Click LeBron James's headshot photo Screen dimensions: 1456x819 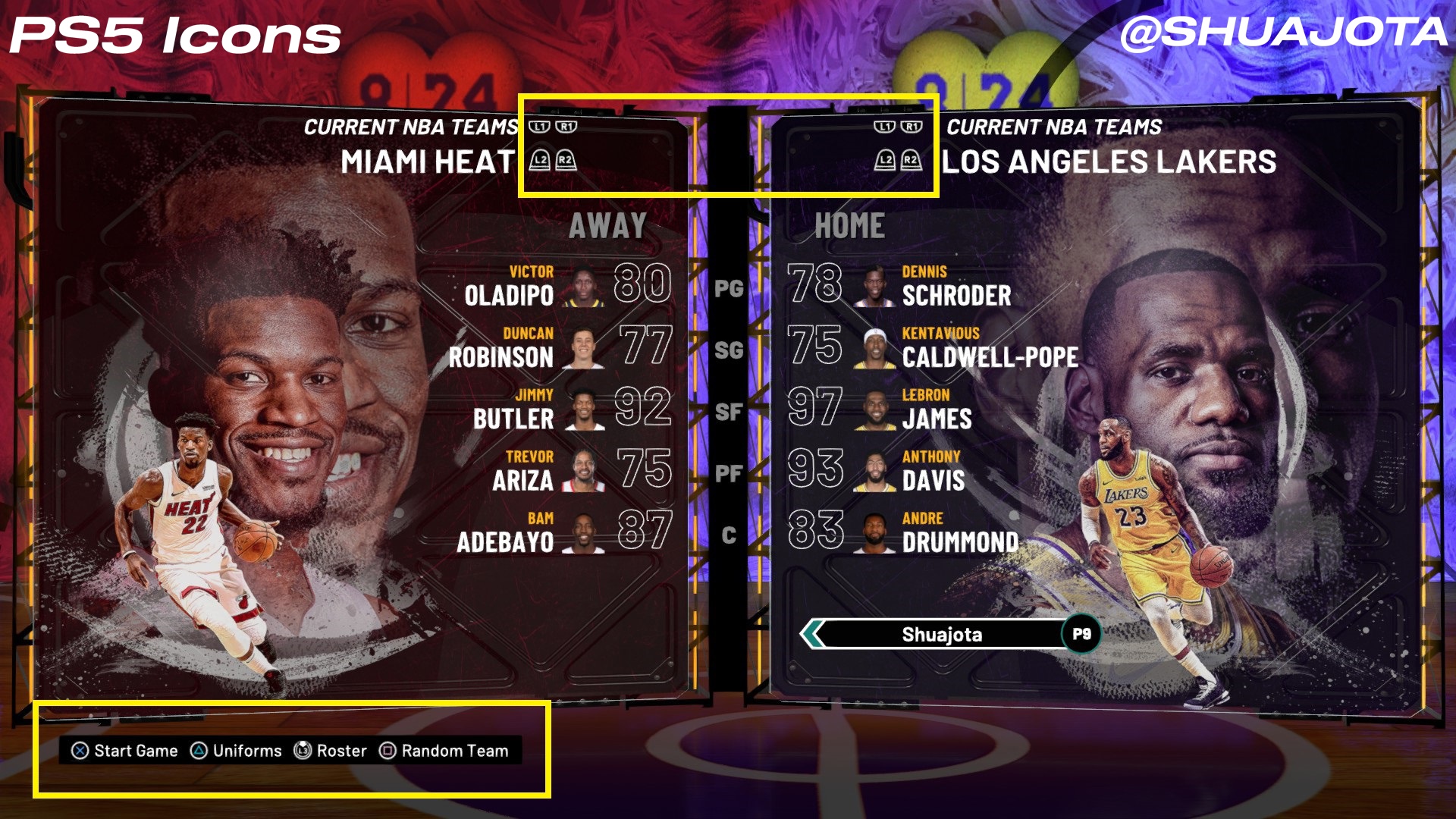[873, 409]
